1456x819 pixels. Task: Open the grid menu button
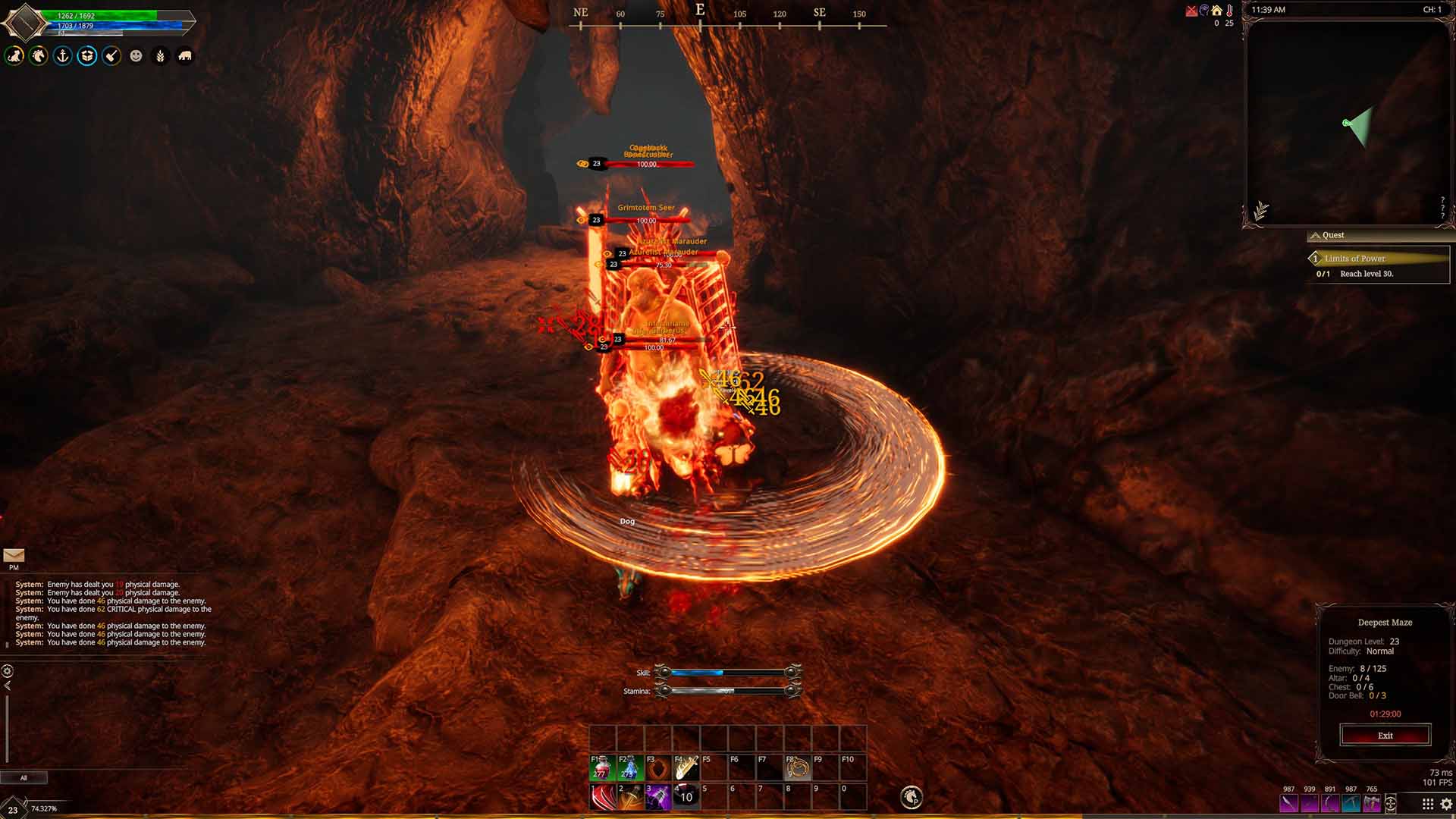coord(1427,805)
